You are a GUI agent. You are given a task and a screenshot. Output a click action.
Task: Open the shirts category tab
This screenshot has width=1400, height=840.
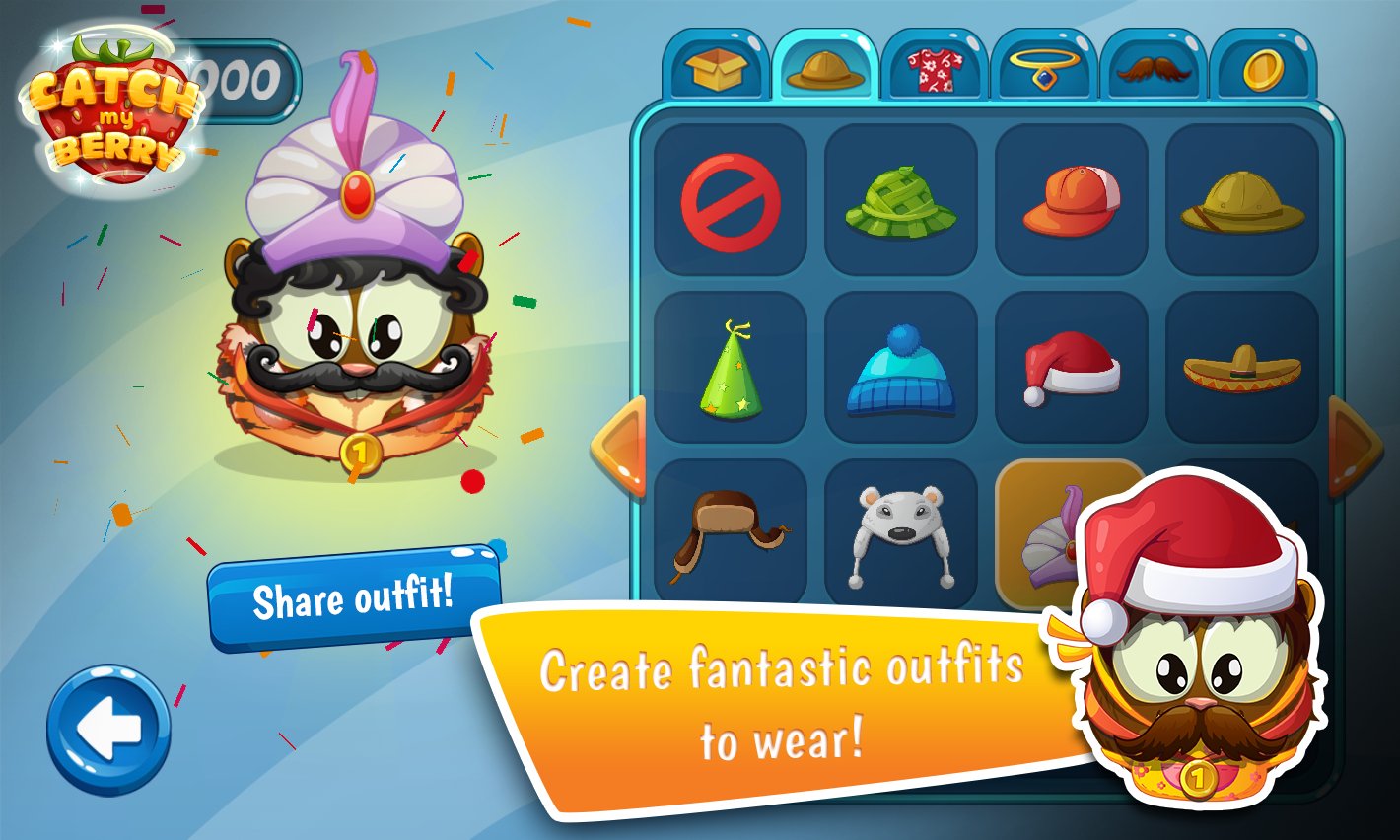935,67
